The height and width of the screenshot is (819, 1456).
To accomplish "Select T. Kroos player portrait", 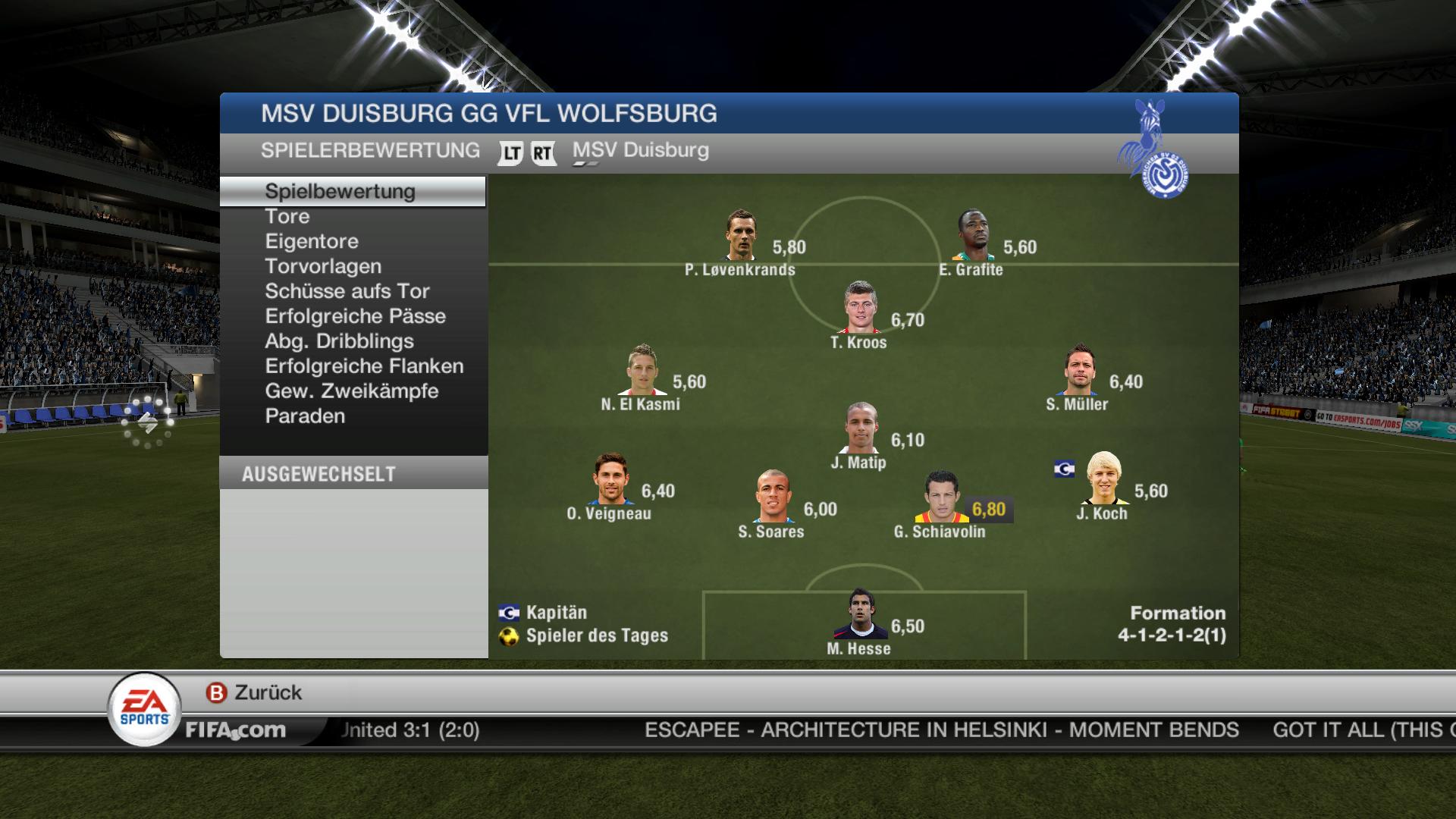I will click(x=861, y=308).
